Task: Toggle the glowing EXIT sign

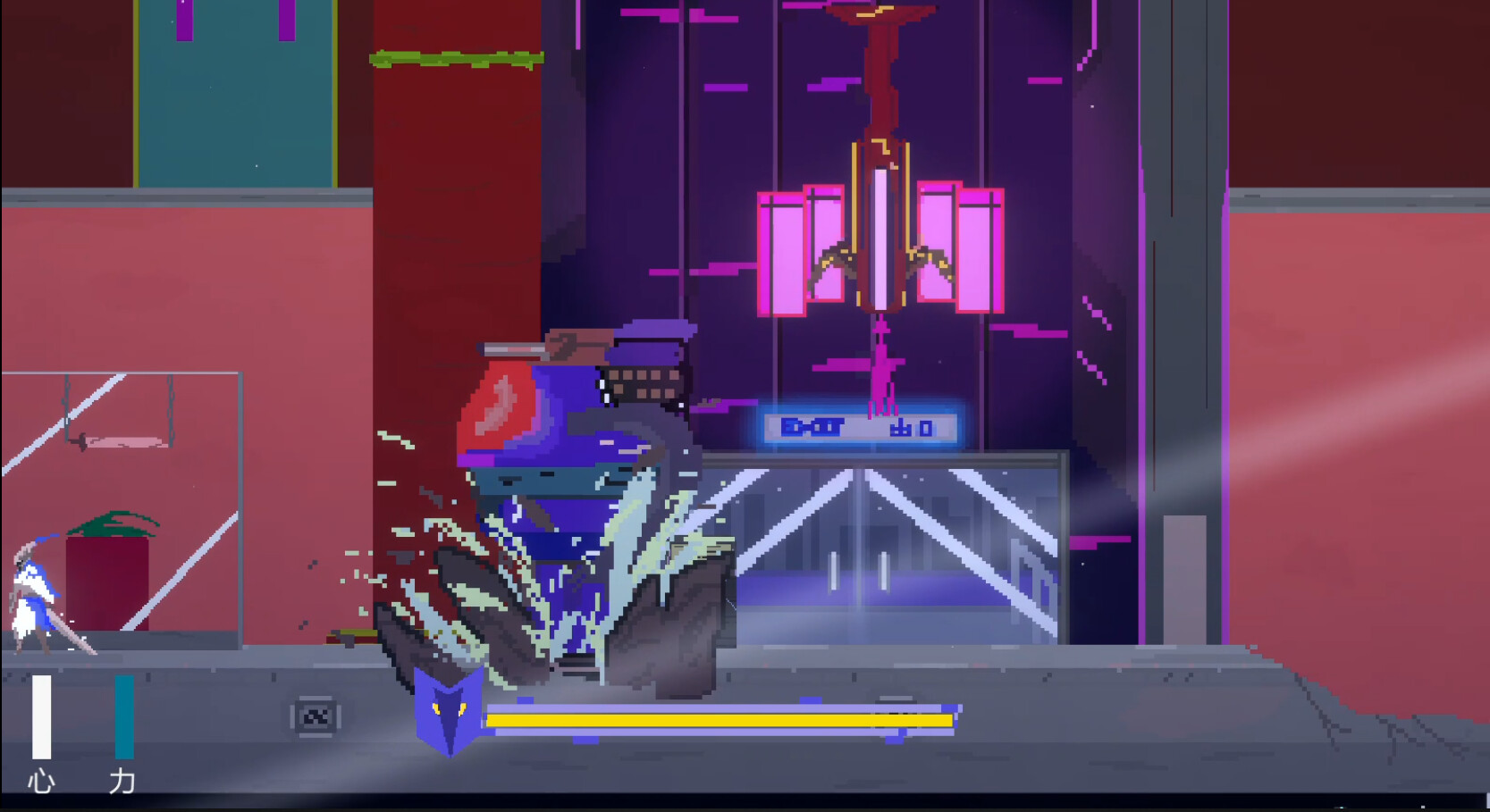Action: [861, 428]
